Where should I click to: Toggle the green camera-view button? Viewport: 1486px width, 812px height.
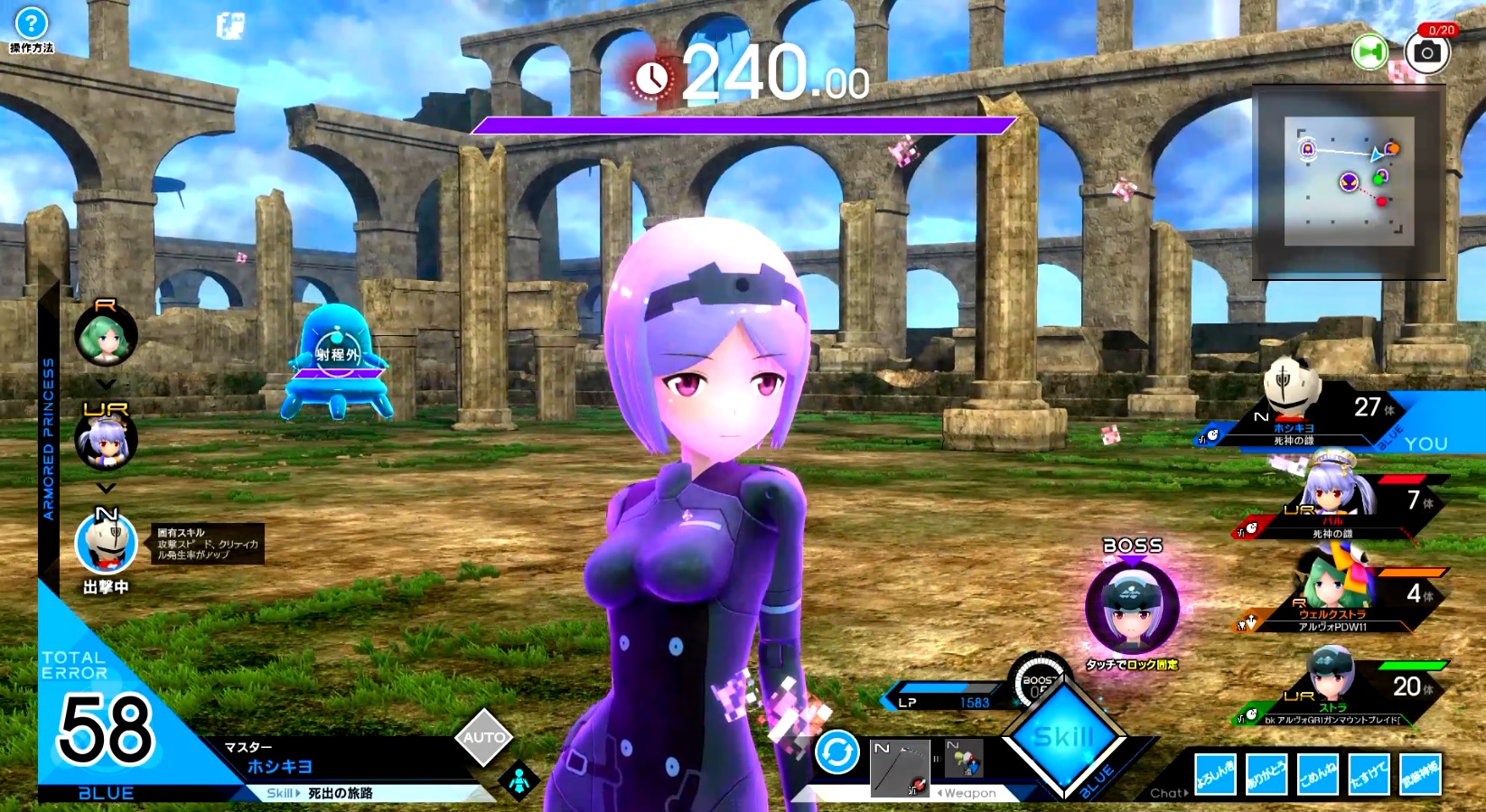(x=1369, y=52)
